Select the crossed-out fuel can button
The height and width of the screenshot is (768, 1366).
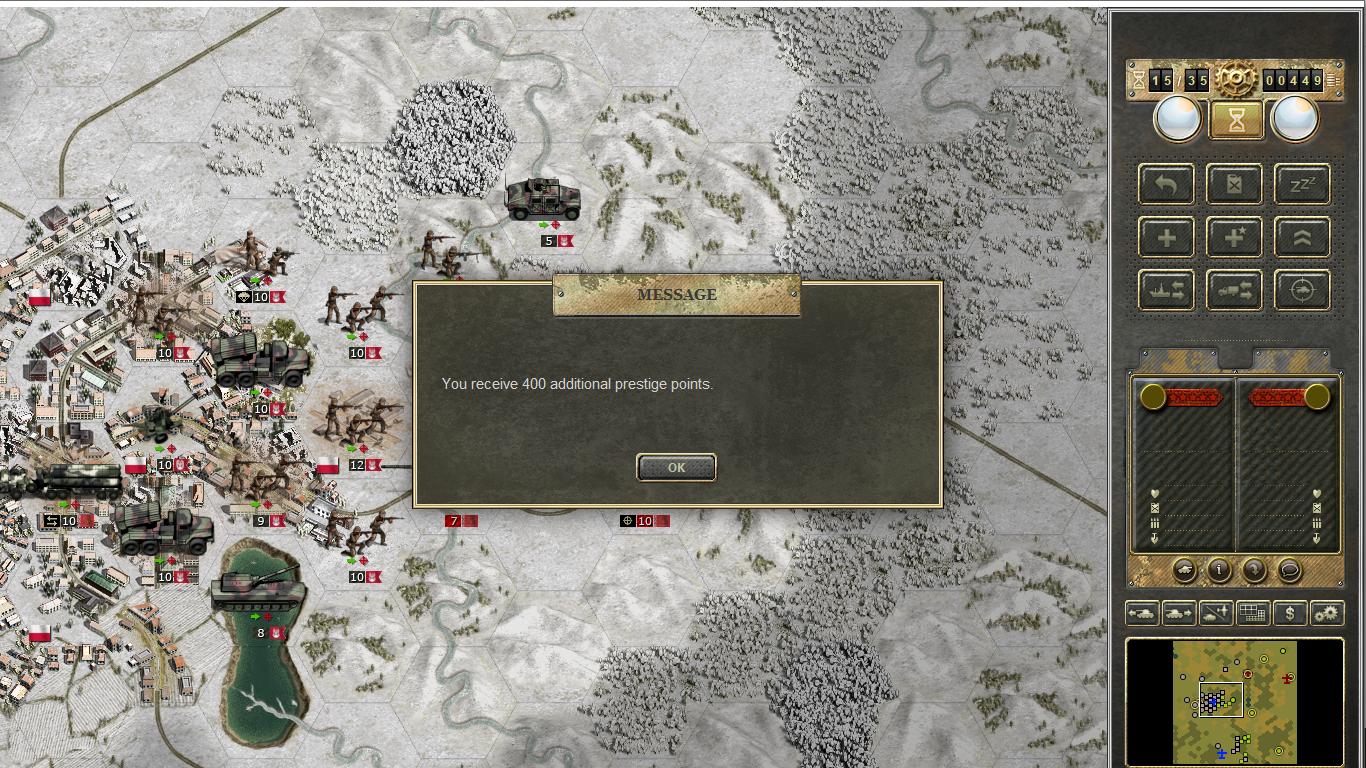pos(1234,184)
